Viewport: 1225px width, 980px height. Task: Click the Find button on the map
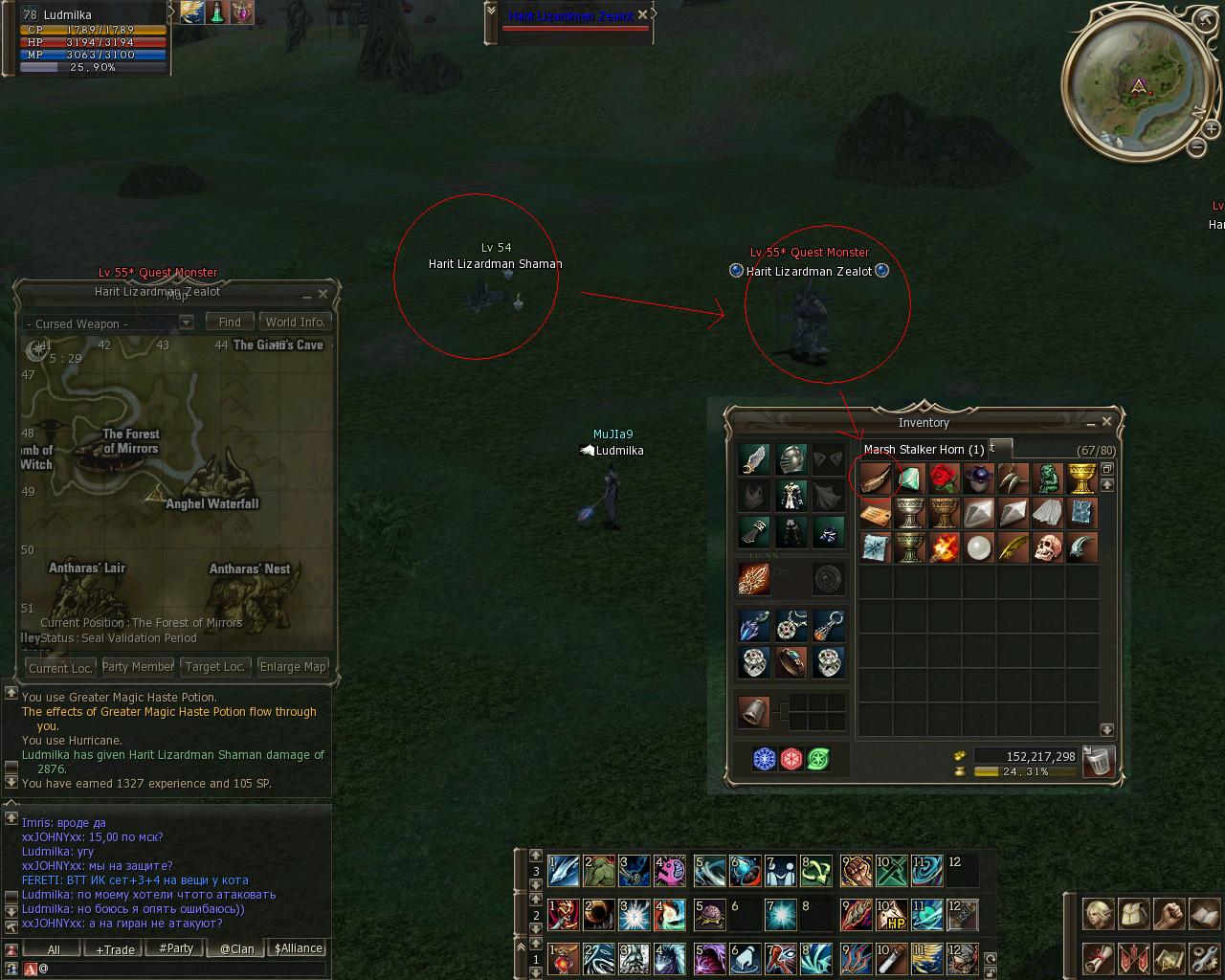tap(230, 323)
